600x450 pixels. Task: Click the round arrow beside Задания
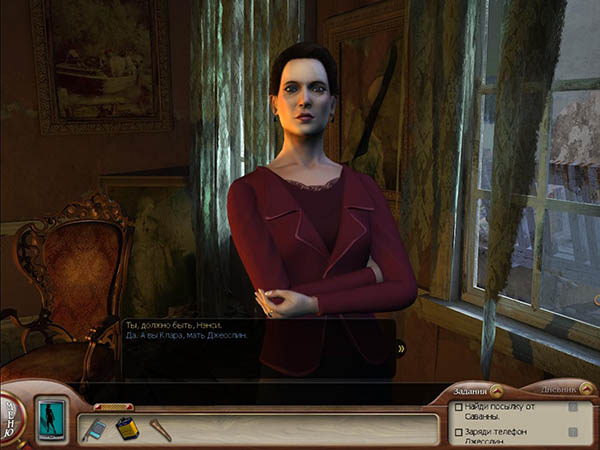click(496, 391)
